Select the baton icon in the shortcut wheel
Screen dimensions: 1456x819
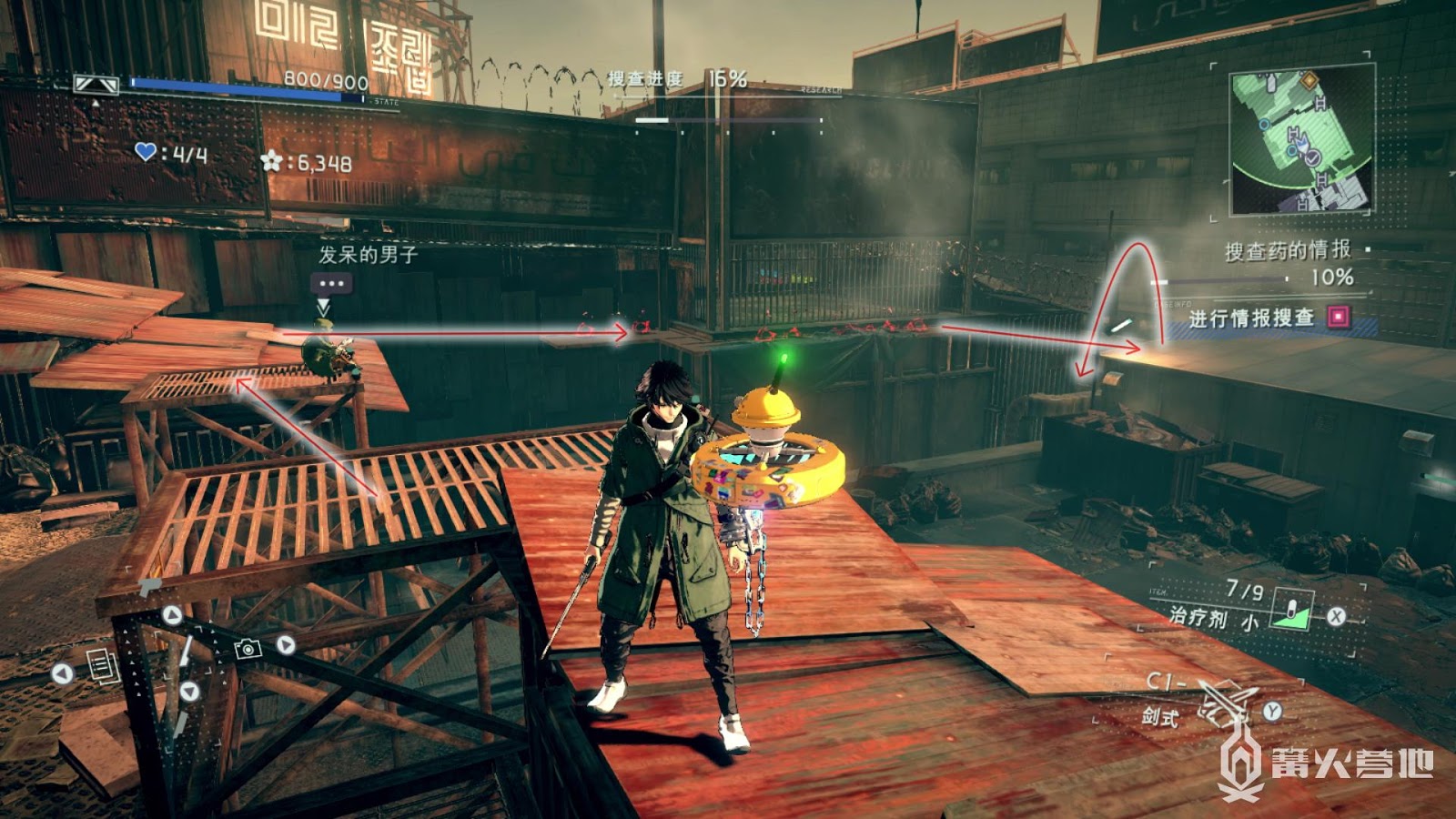pos(185,651)
